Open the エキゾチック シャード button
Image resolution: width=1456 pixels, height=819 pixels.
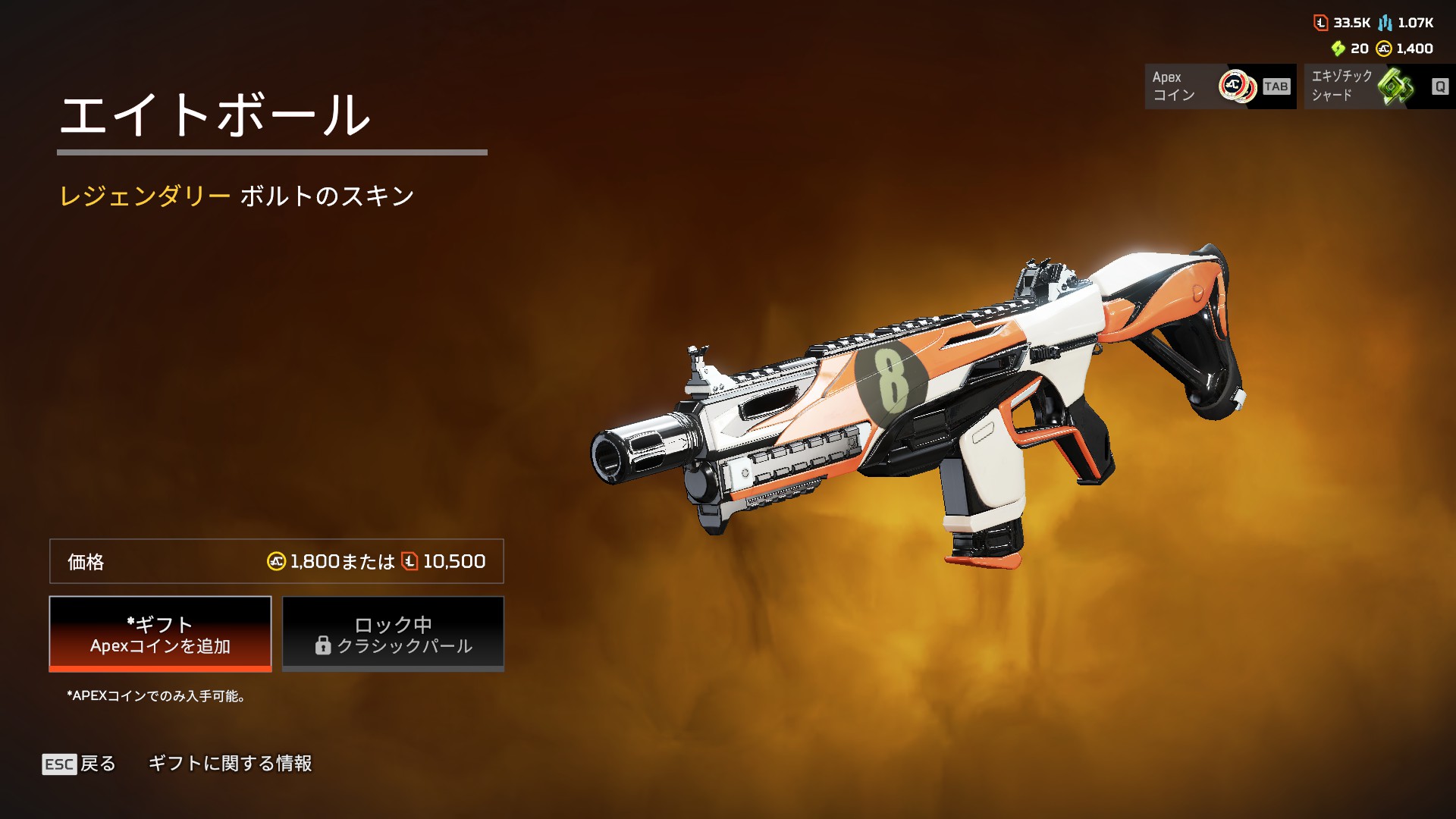pos(1379,86)
